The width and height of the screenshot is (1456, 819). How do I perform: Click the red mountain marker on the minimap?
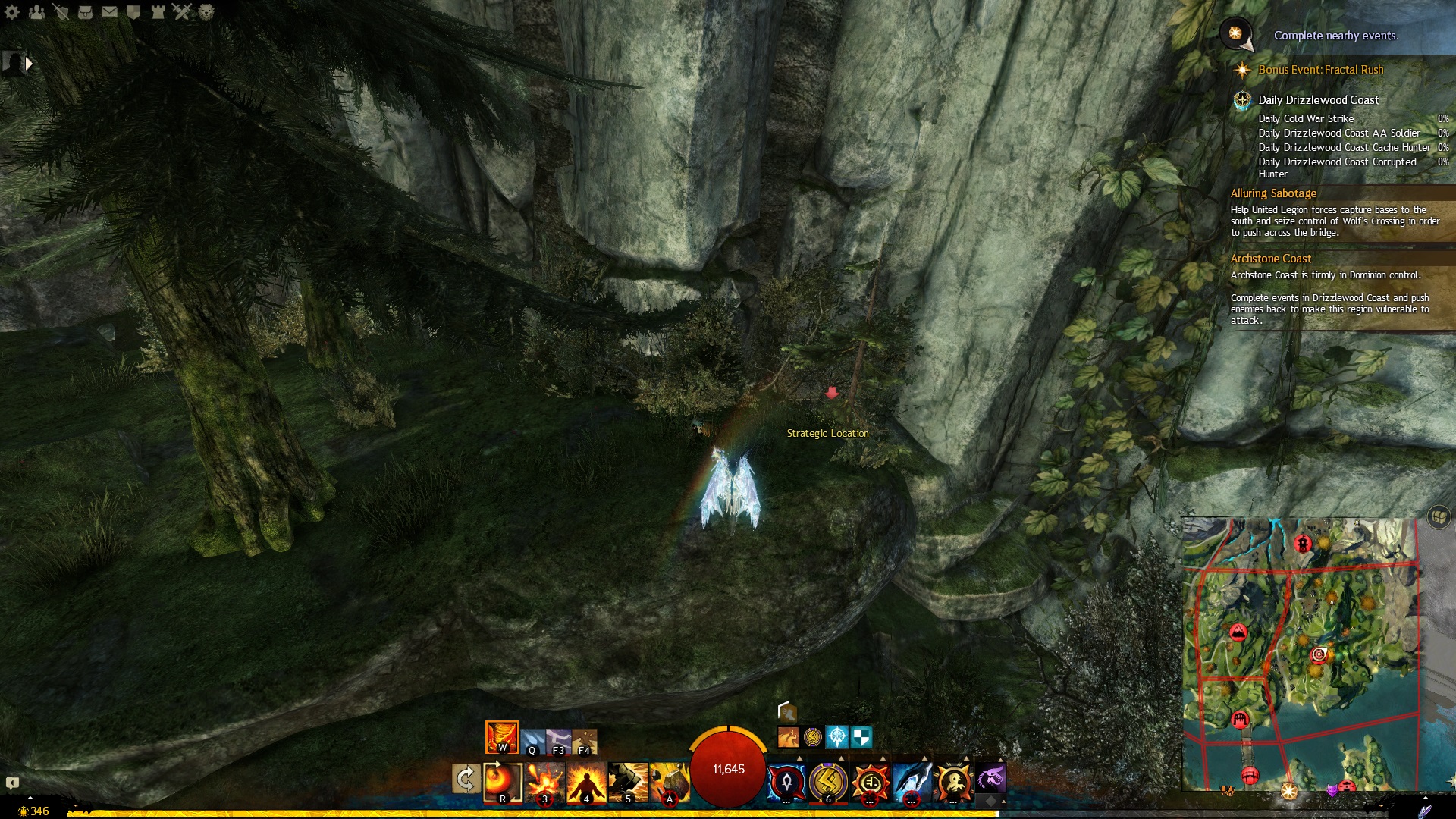pyautogui.click(x=1238, y=632)
